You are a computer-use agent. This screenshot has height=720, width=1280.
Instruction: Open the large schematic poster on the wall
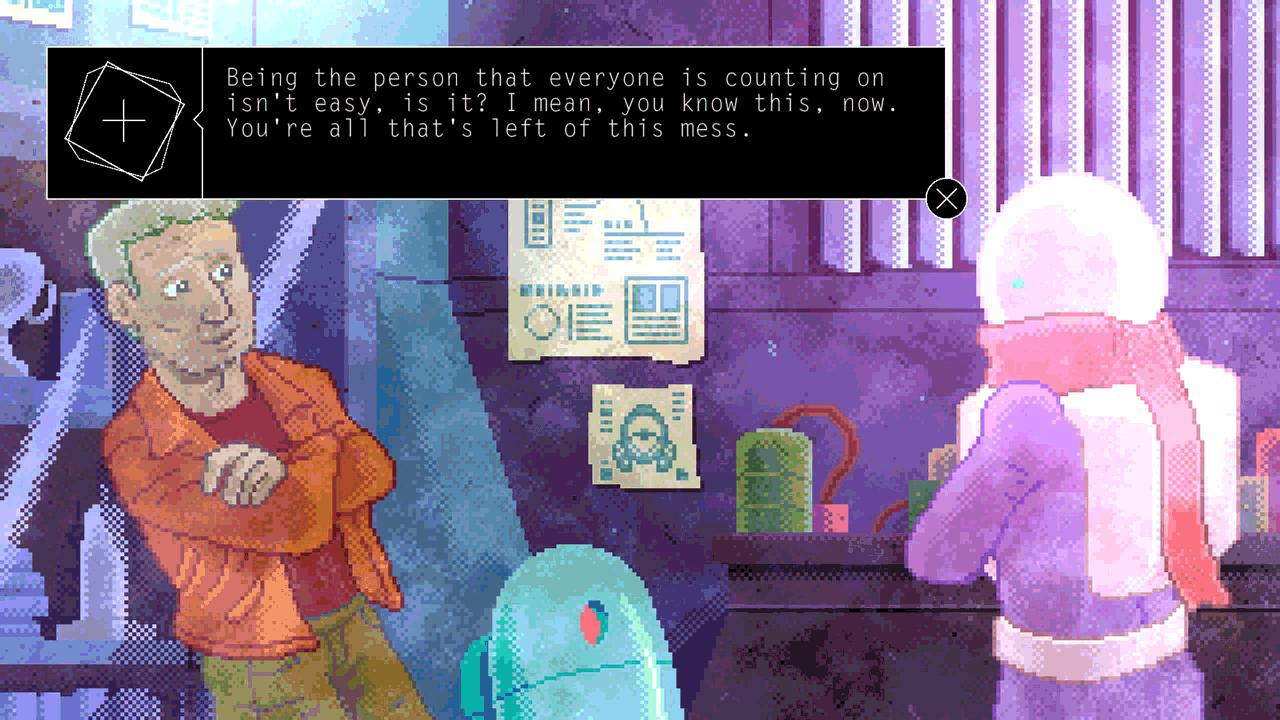(x=605, y=280)
